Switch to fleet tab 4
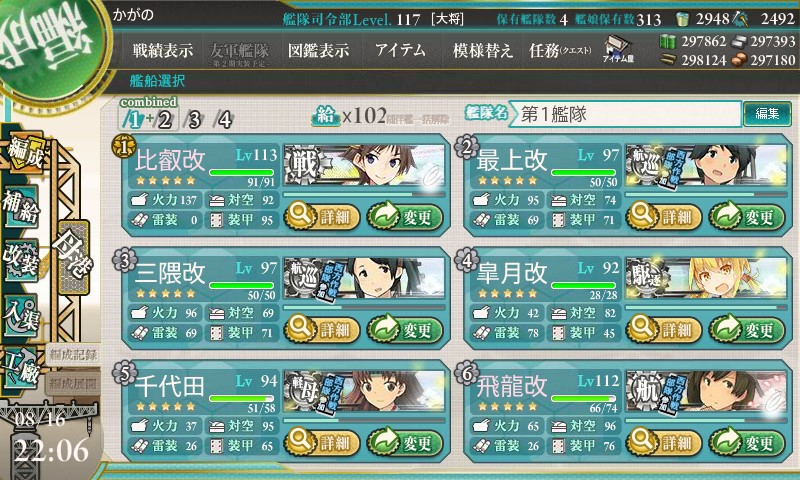 click(x=225, y=120)
